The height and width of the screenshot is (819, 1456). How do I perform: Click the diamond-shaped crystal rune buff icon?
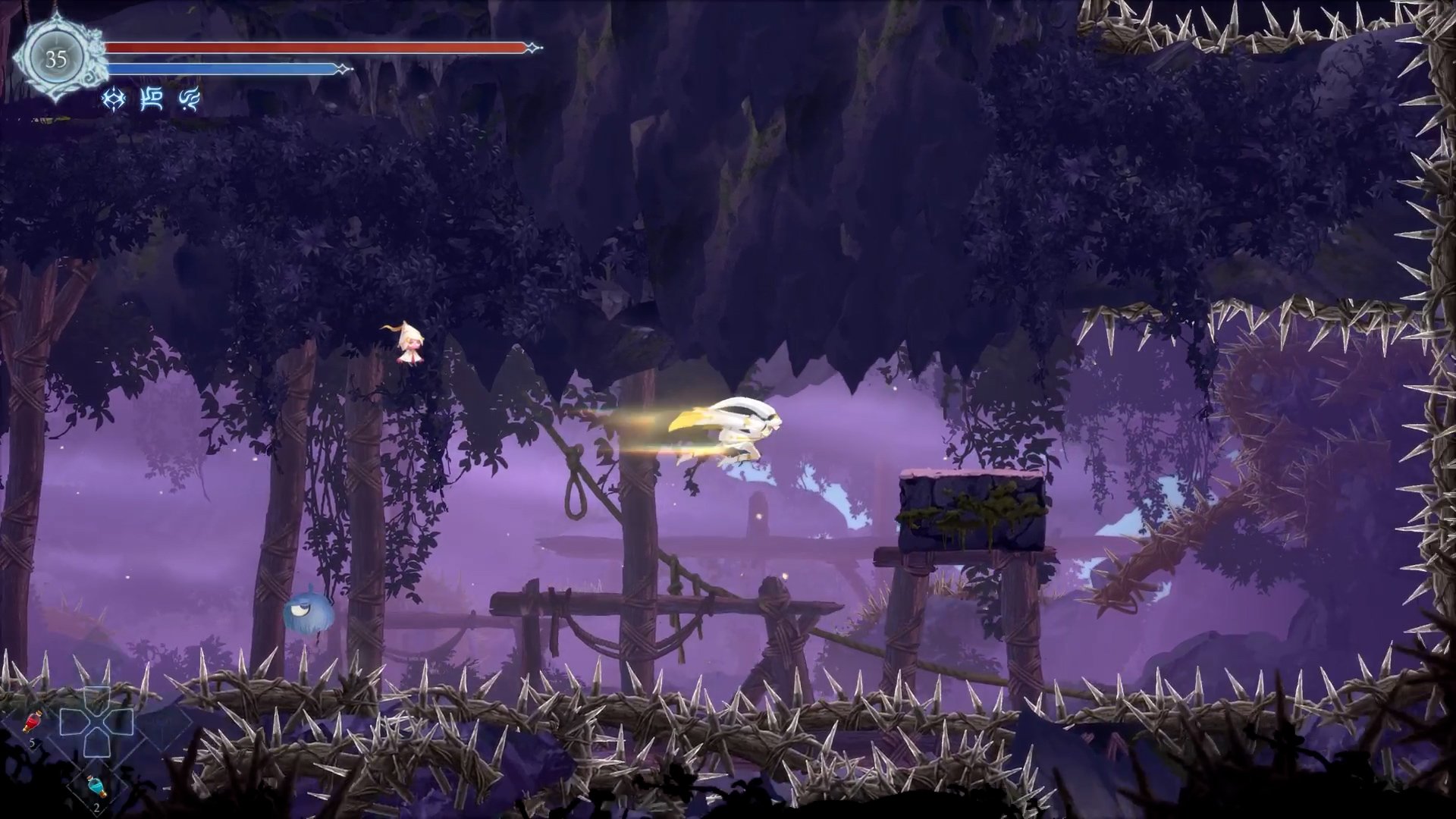(114, 99)
